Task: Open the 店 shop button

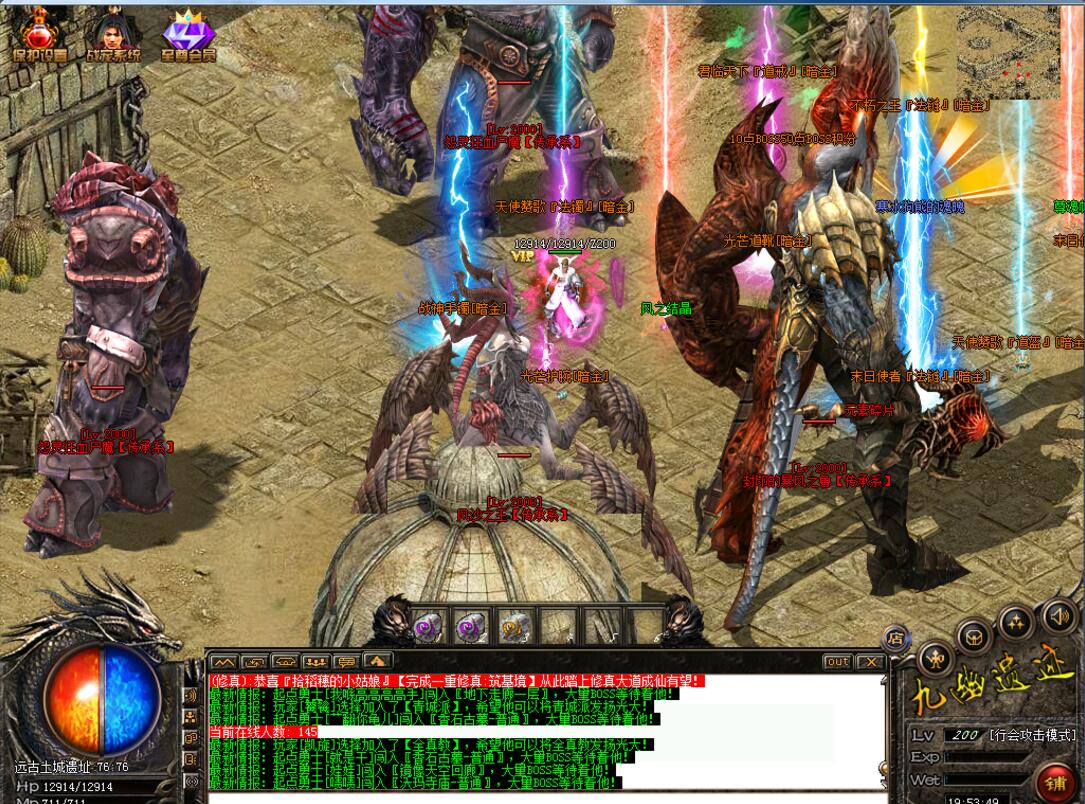Action: pos(896,638)
